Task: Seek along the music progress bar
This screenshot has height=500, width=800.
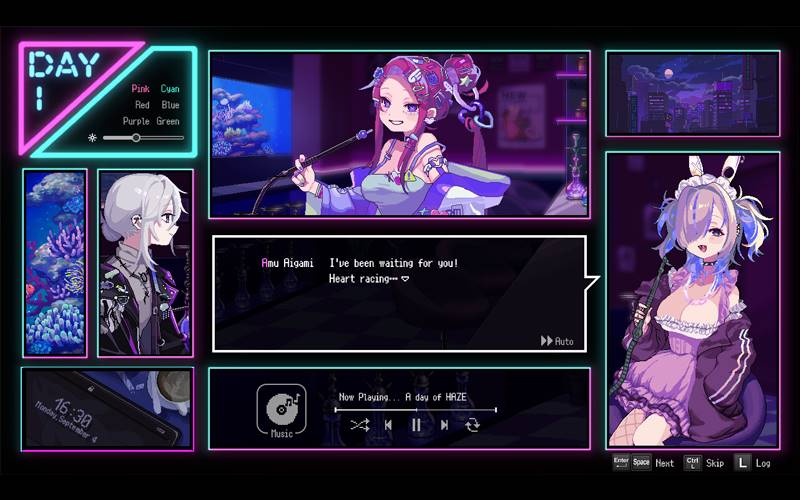Action: (415, 409)
